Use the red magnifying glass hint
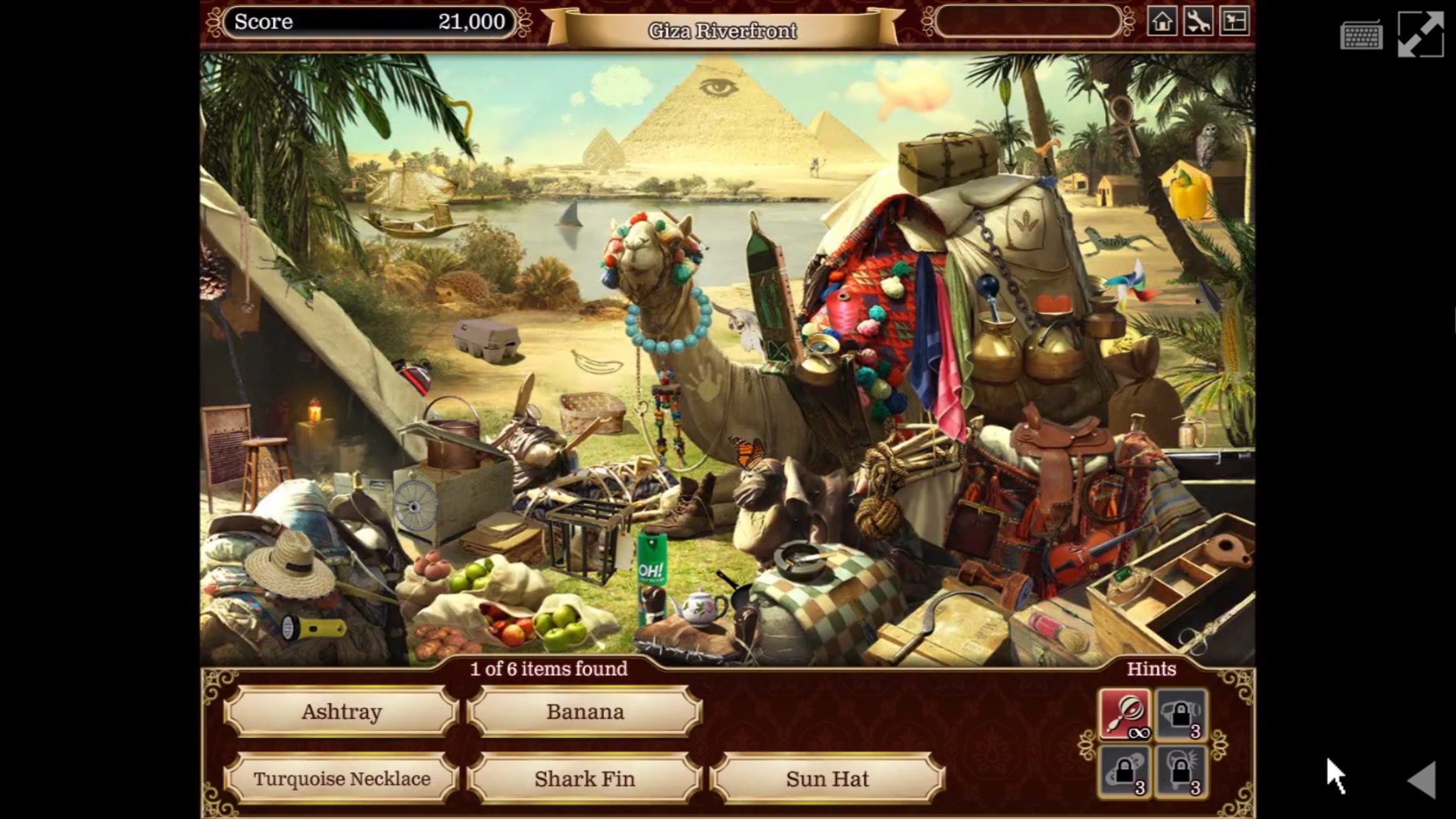Viewport: 1456px width, 819px height. 1125,714
